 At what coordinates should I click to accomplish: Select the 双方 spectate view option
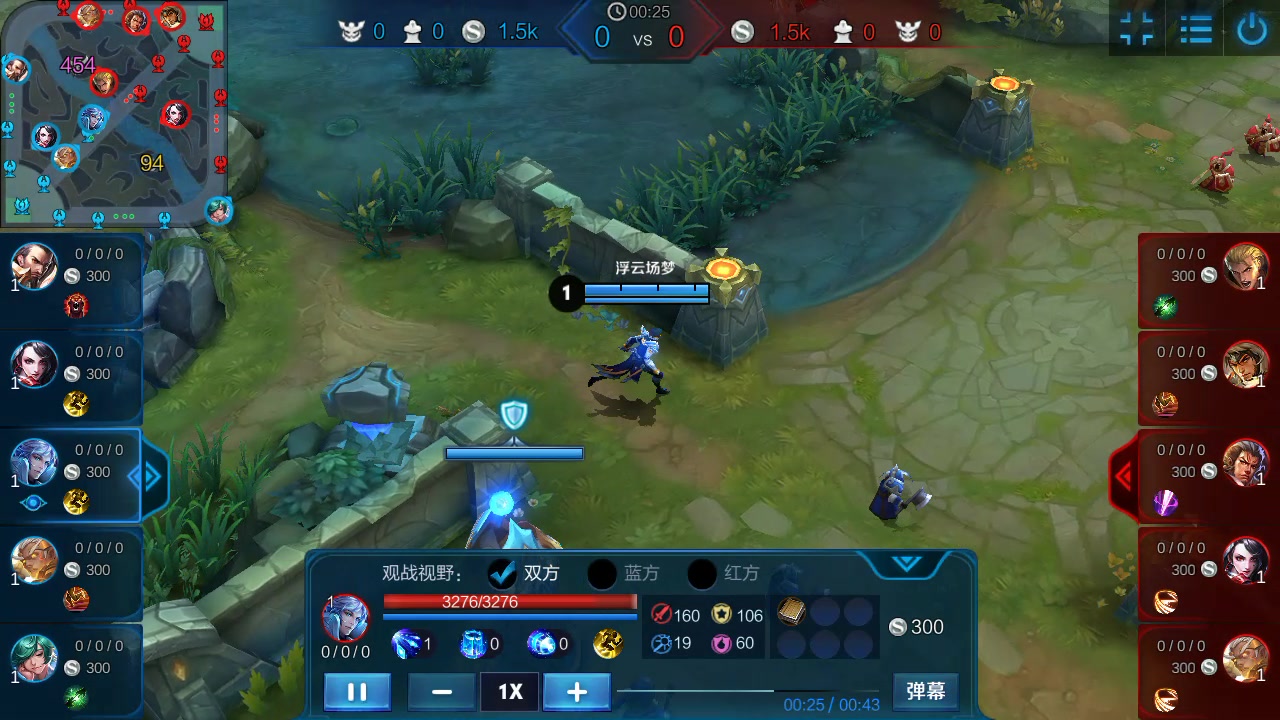(502, 573)
